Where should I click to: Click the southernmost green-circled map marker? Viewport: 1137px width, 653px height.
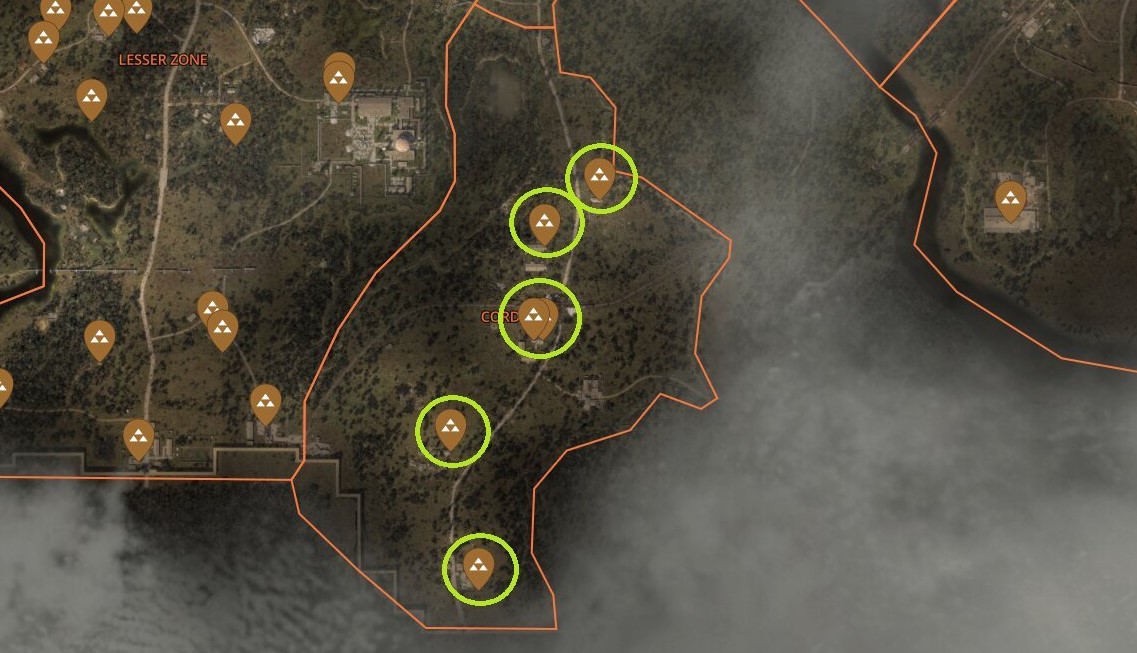click(x=479, y=567)
